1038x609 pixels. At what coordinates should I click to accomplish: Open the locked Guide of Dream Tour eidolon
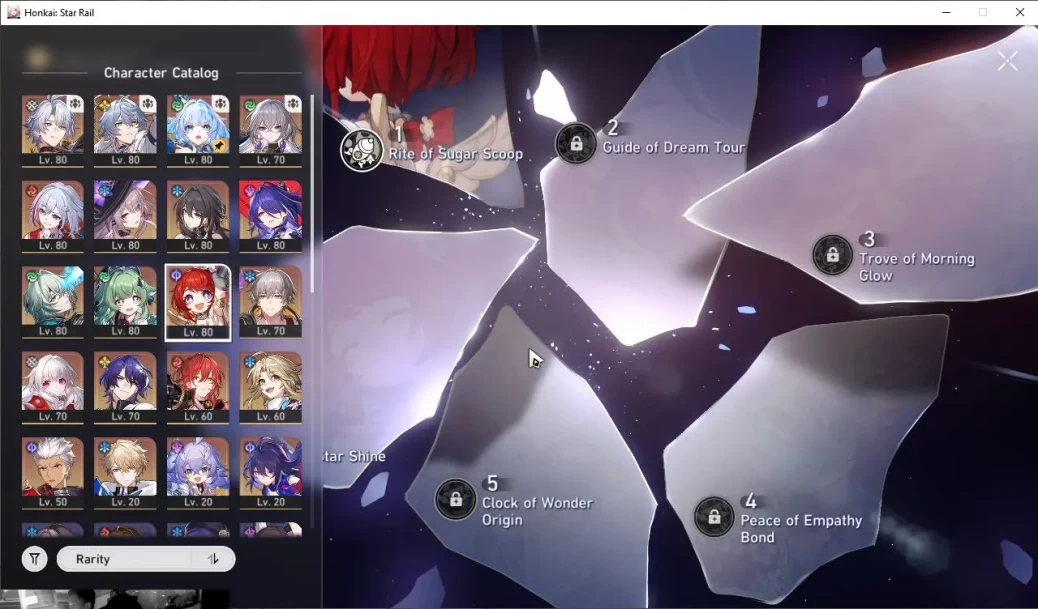pos(576,143)
